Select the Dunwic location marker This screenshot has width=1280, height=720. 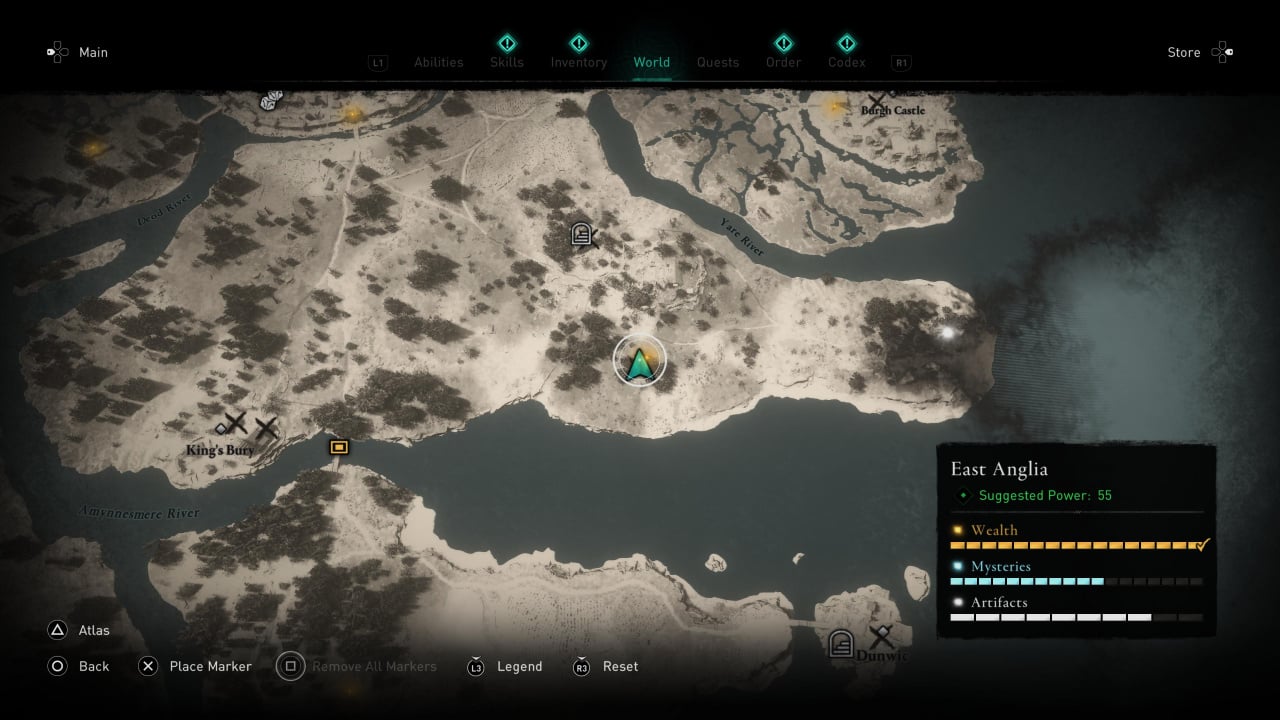coord(881,637)
